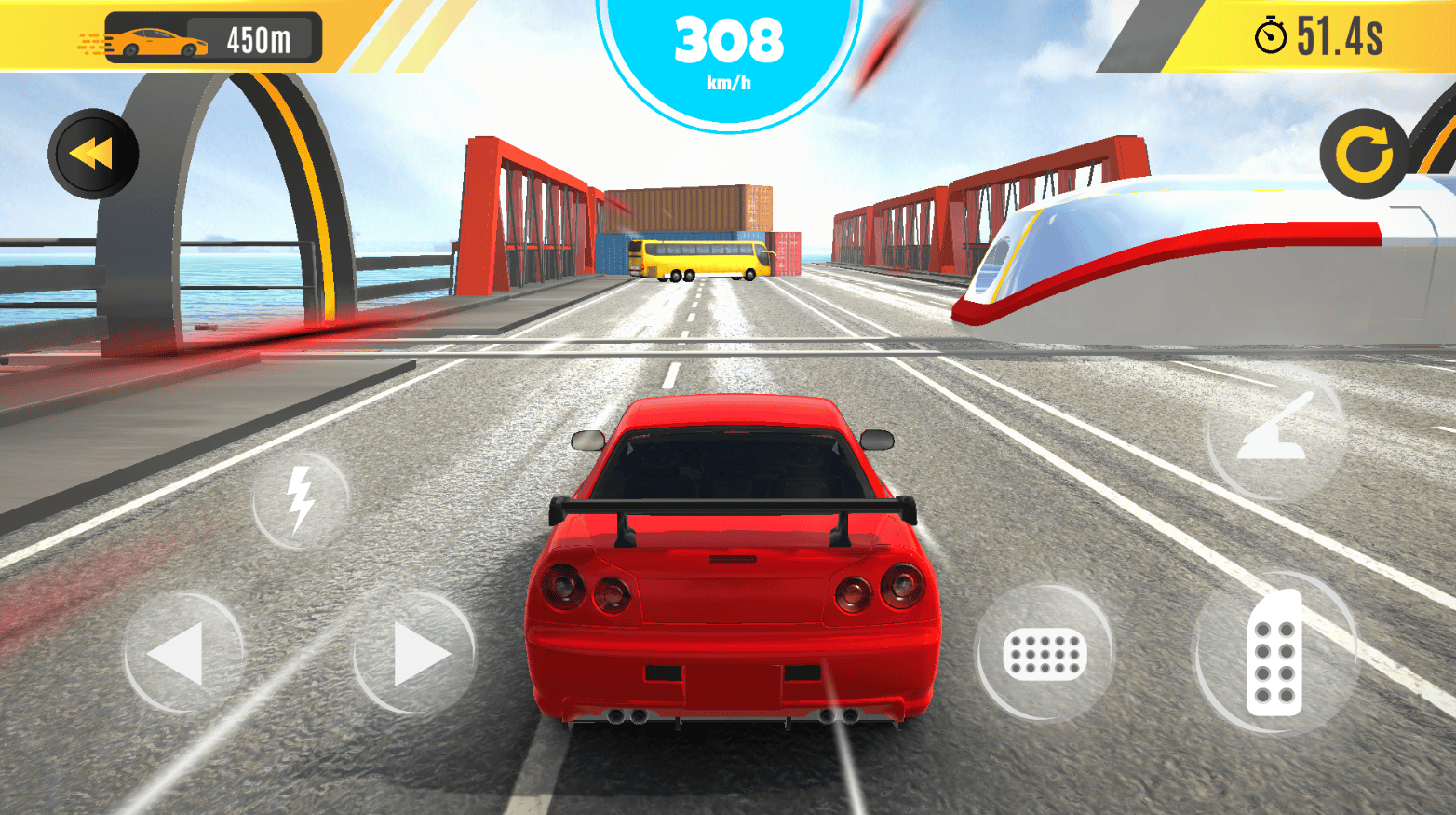Steer right with the right arrow button
This screenshot has width=1456, height=815.
pos(415,653)
